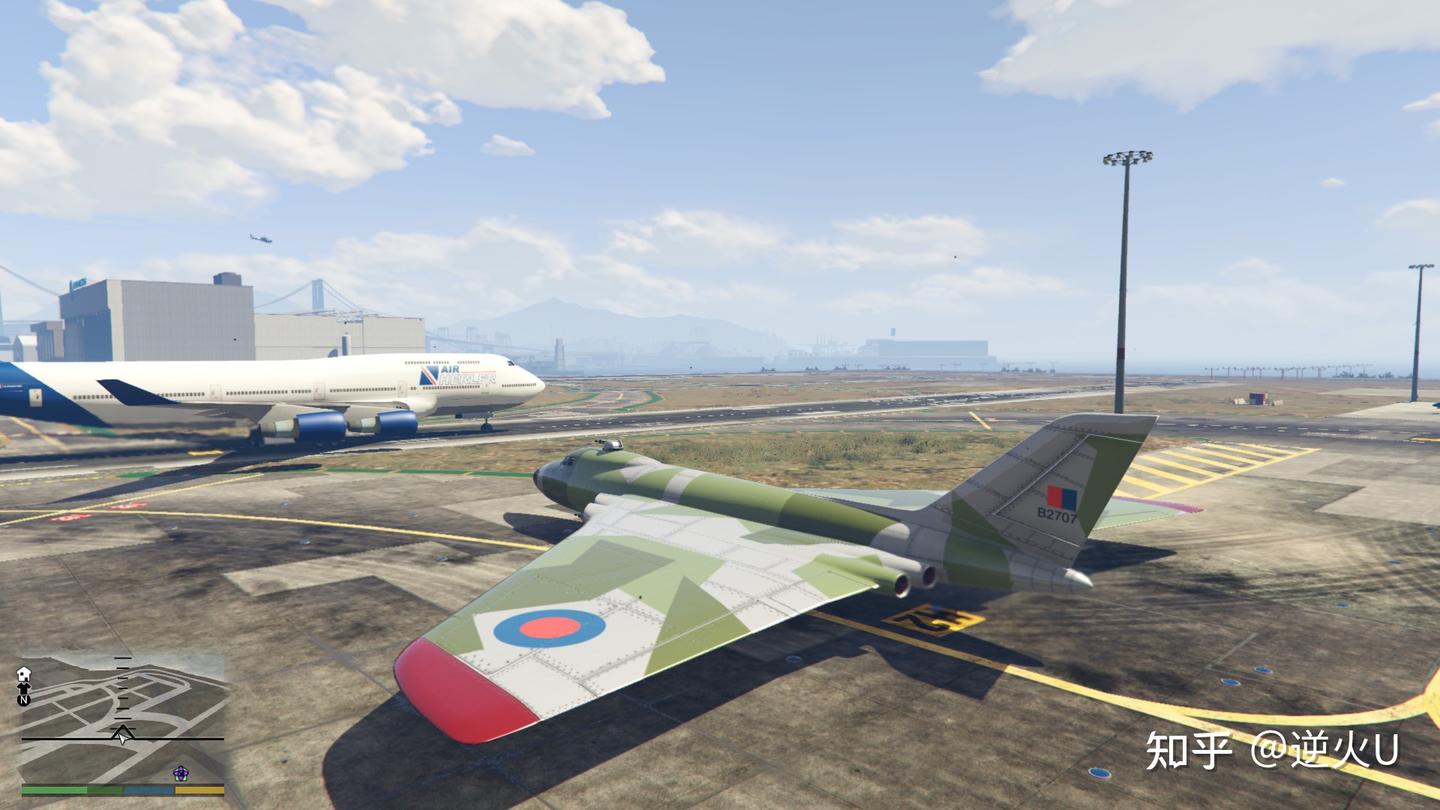Select the black t-shirt clothing icon above the compass
Screen dimensions: 1440x810
(24, 689)
